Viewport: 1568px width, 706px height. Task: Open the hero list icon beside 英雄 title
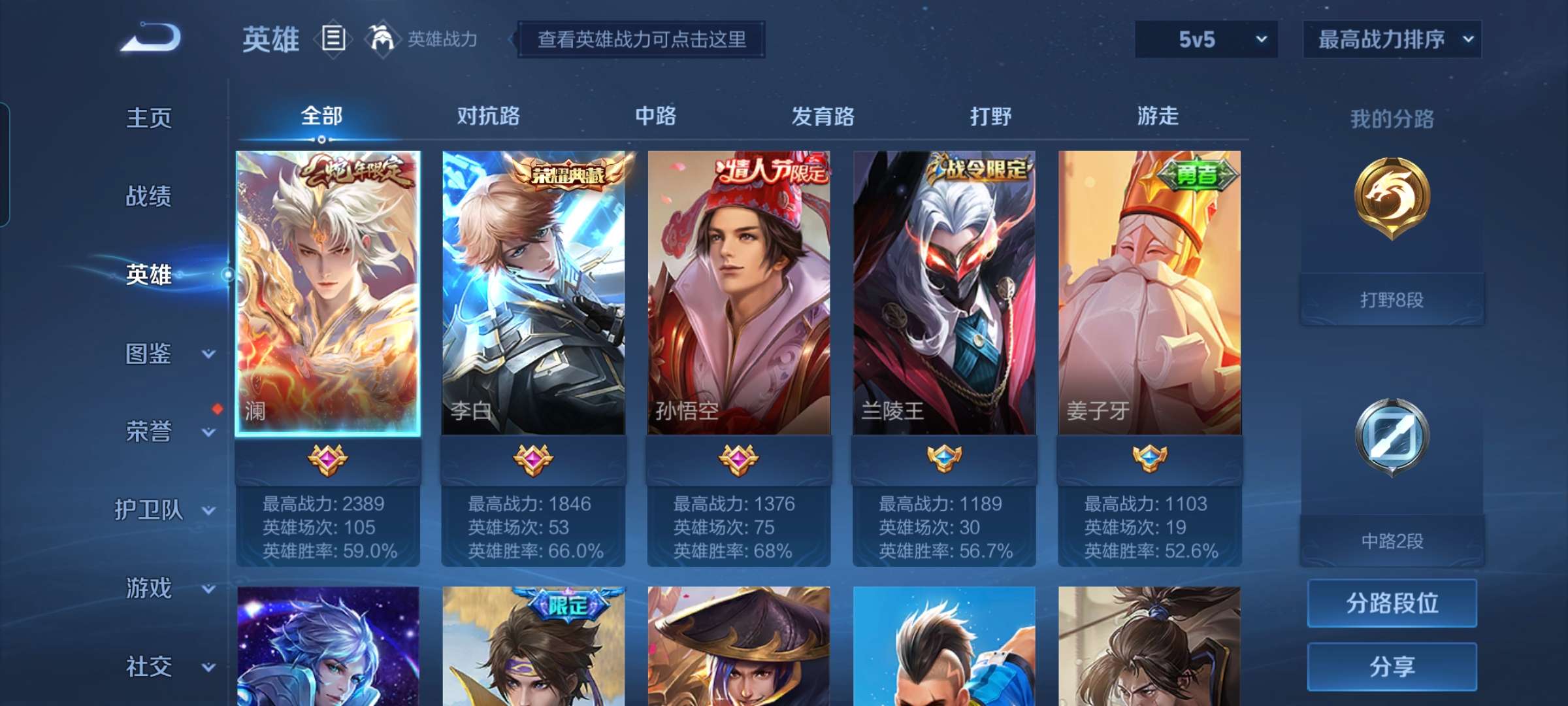coord(334,40)
